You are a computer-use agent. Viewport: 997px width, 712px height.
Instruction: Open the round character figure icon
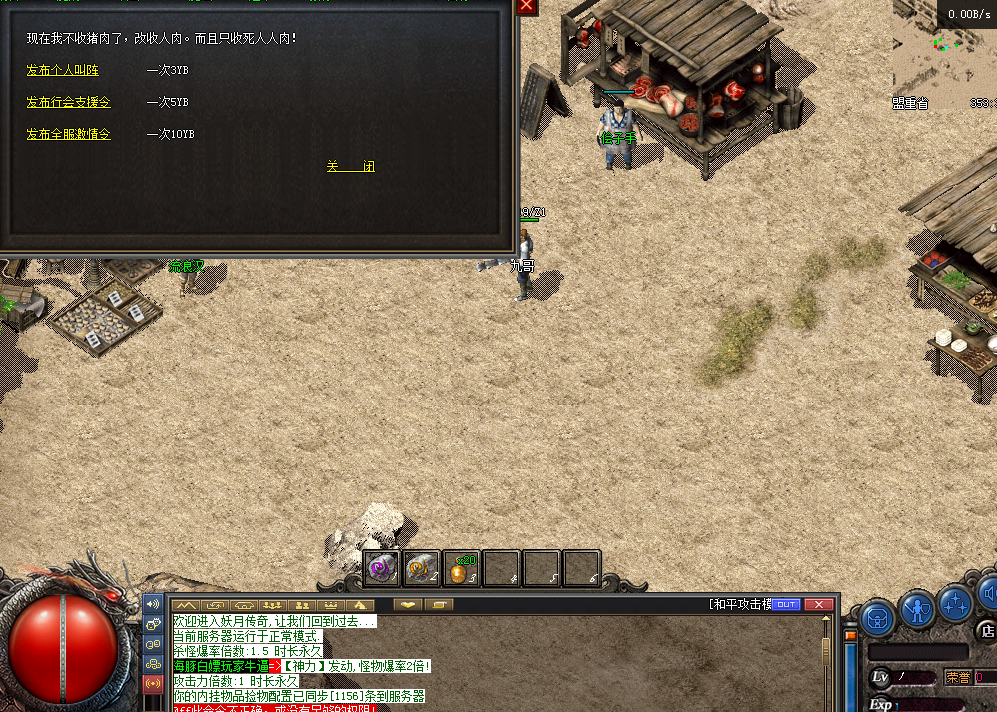click(917, 608)
